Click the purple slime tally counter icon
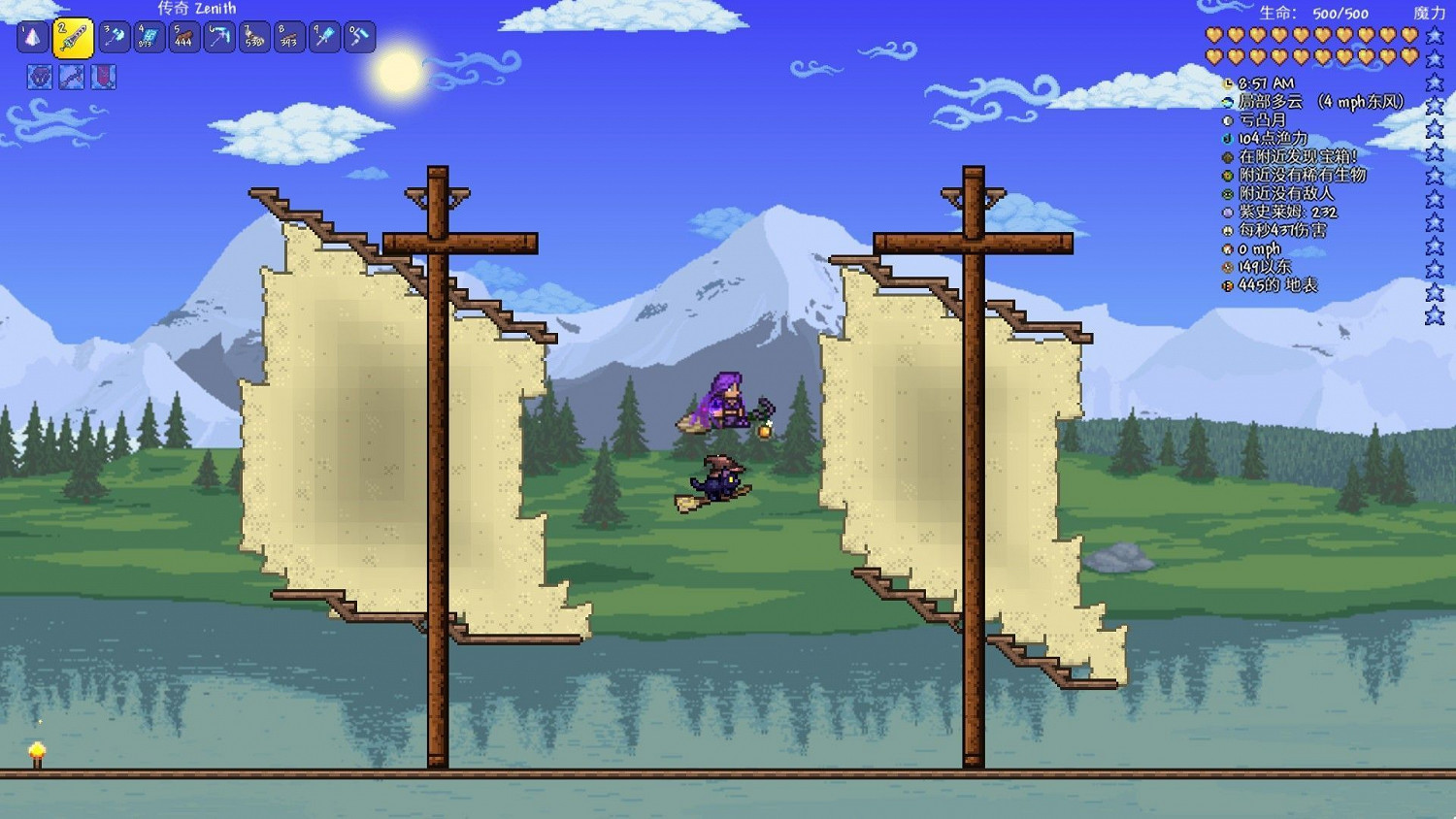The image size is (1456, 819). [x=1228, y=211]
